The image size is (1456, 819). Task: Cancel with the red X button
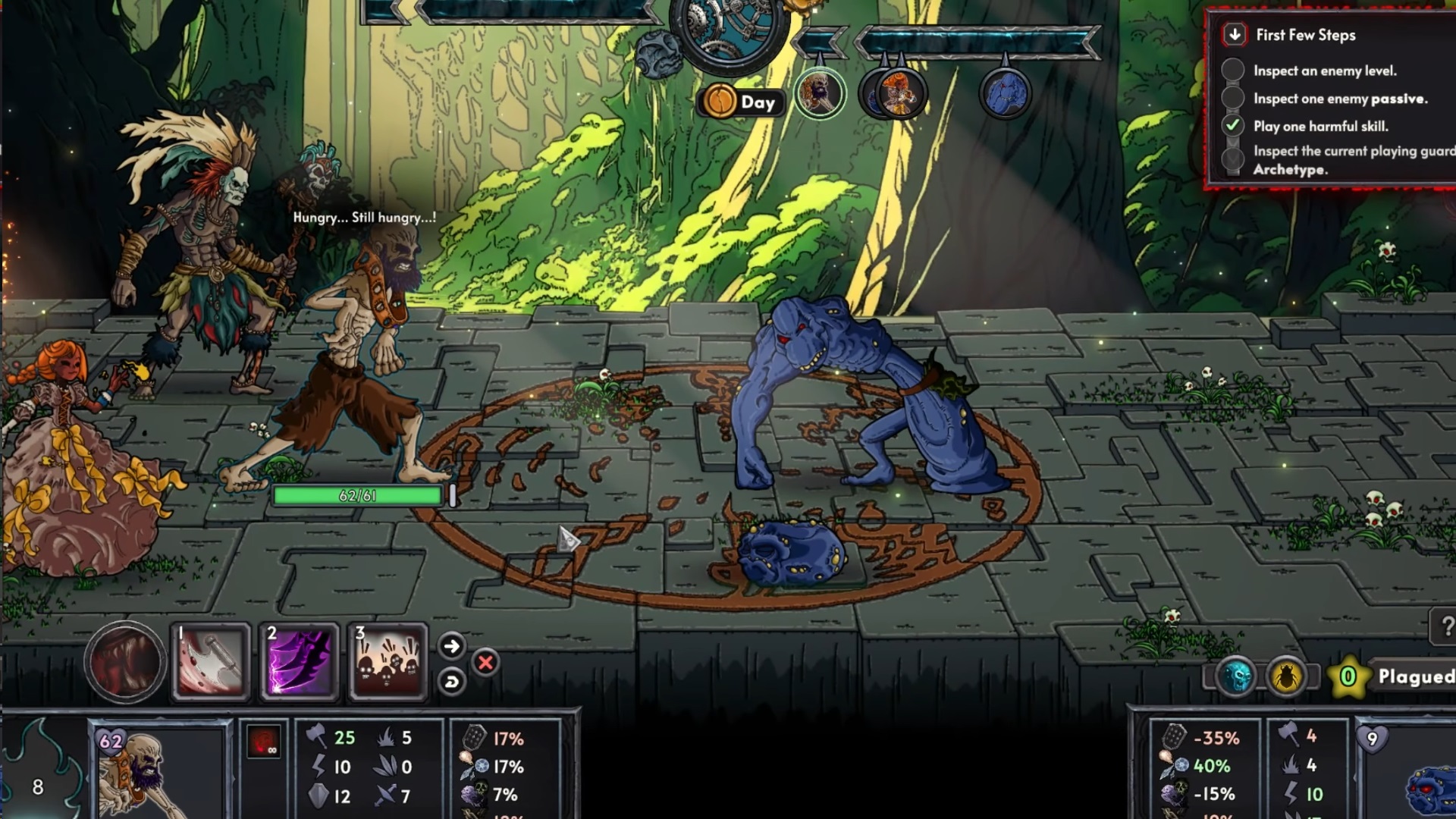[485, 663]
